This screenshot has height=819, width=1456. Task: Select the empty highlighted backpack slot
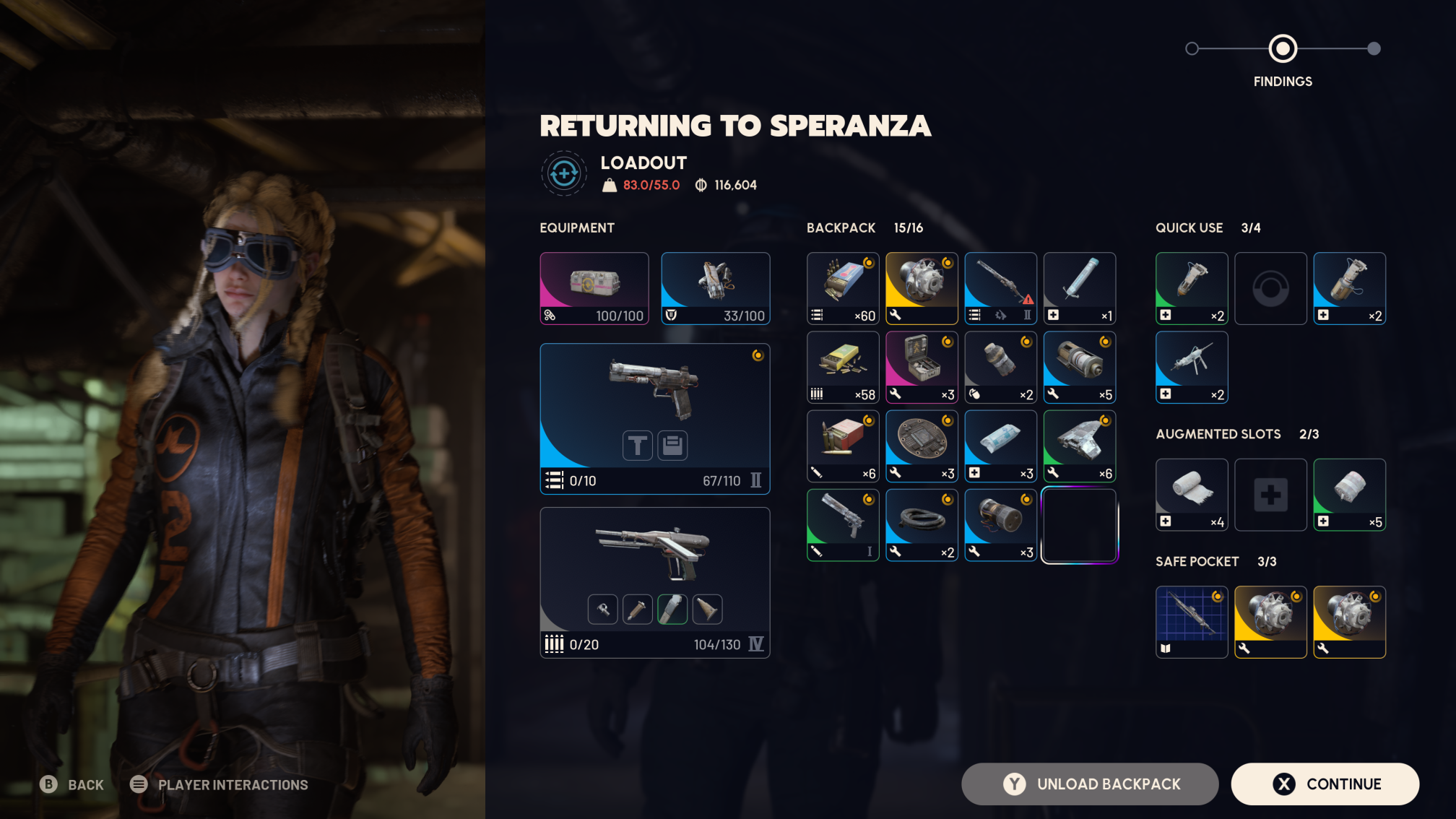coord(1079,525)
